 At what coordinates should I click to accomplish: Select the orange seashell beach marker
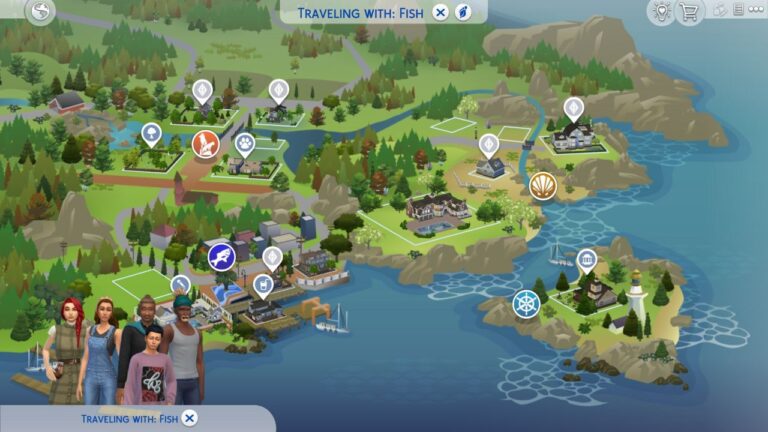(543, 186)
